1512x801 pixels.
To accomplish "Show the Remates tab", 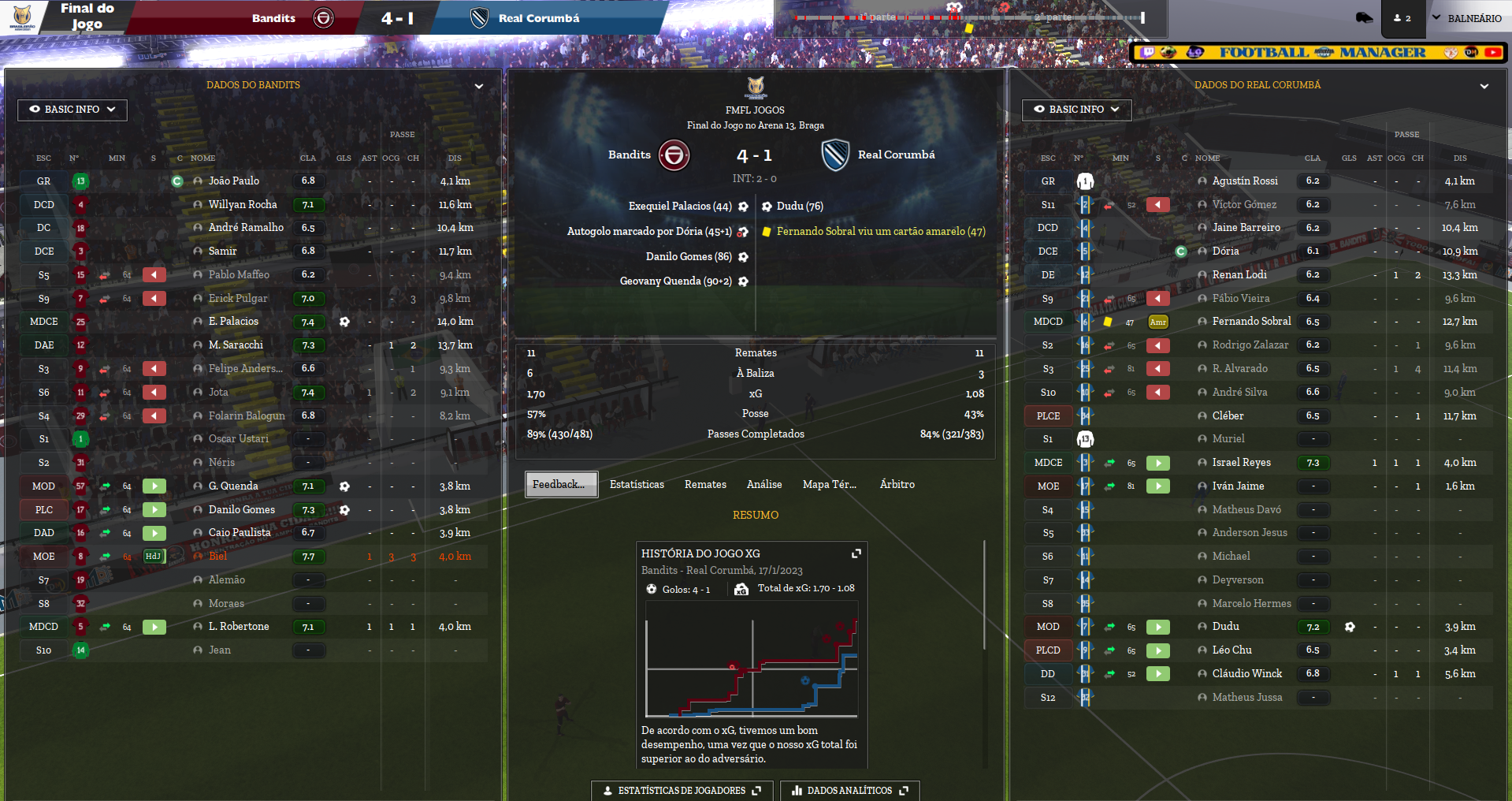I will click(705, 484).
